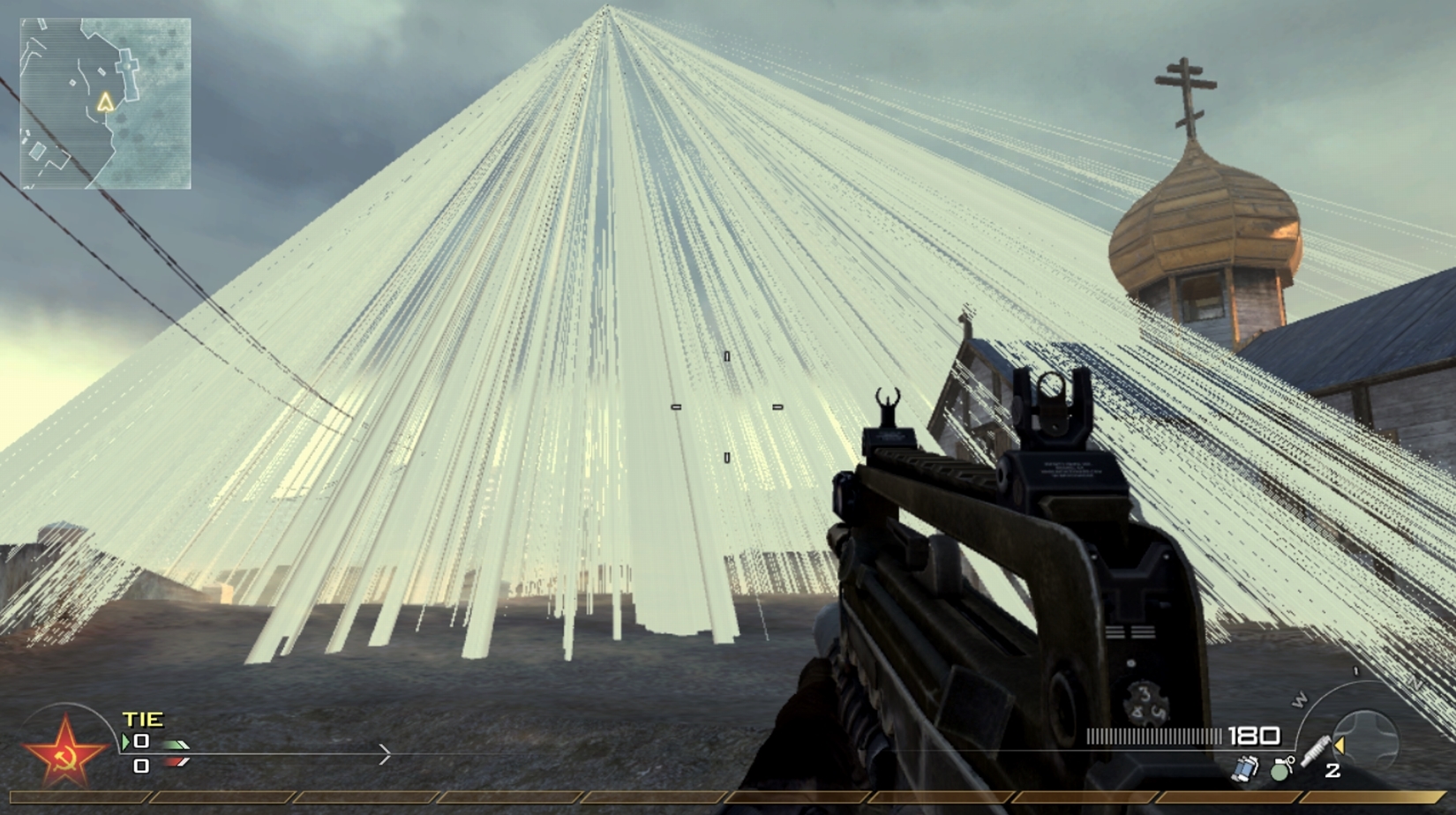This screenshot has width=1456, height=815.
Task: Click the Soviet red star faction emblem
Action: [x=64, y=752]
